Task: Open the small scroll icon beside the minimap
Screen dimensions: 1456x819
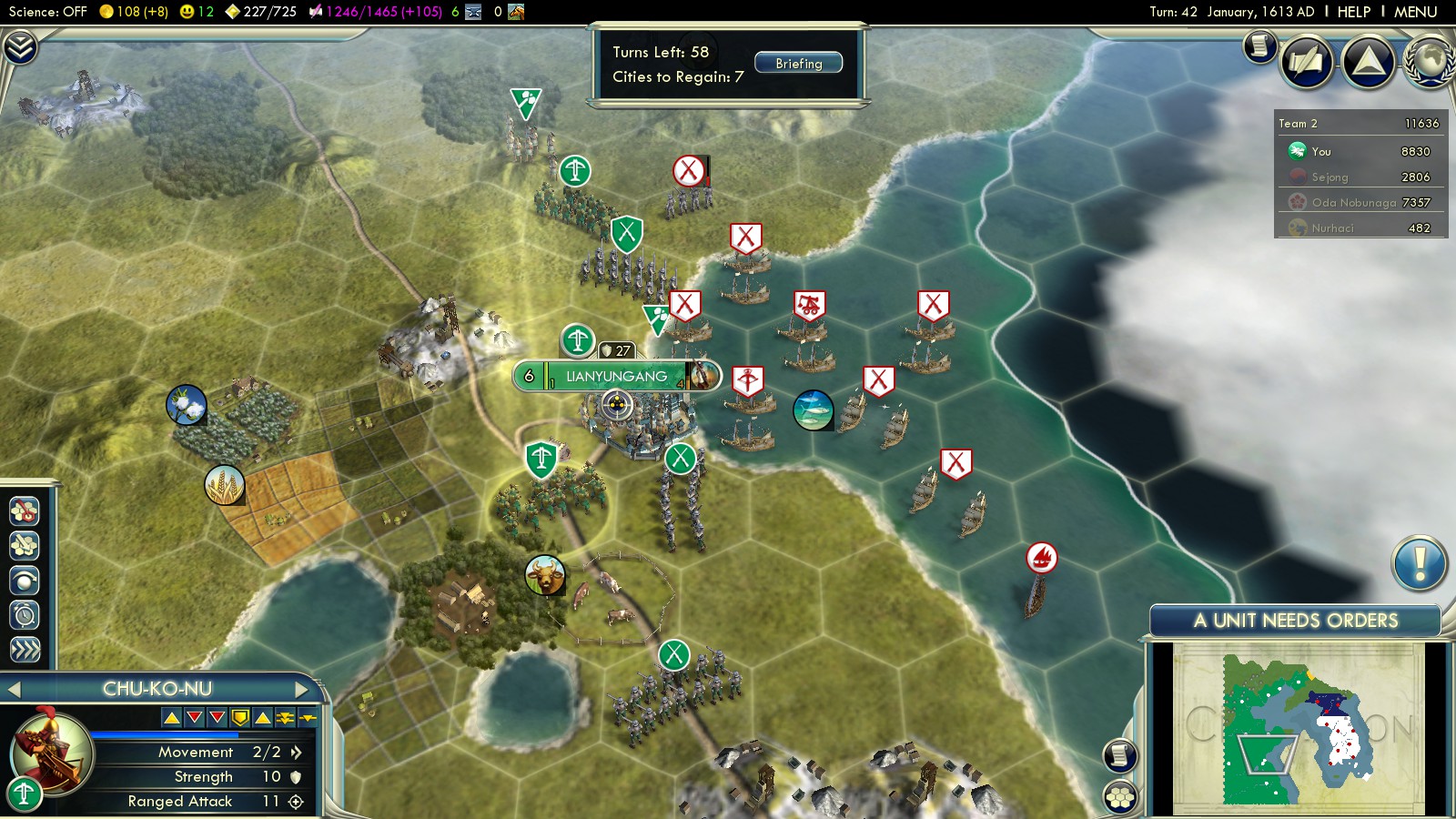Action: pyautogui.click(x=1120, y=755)
